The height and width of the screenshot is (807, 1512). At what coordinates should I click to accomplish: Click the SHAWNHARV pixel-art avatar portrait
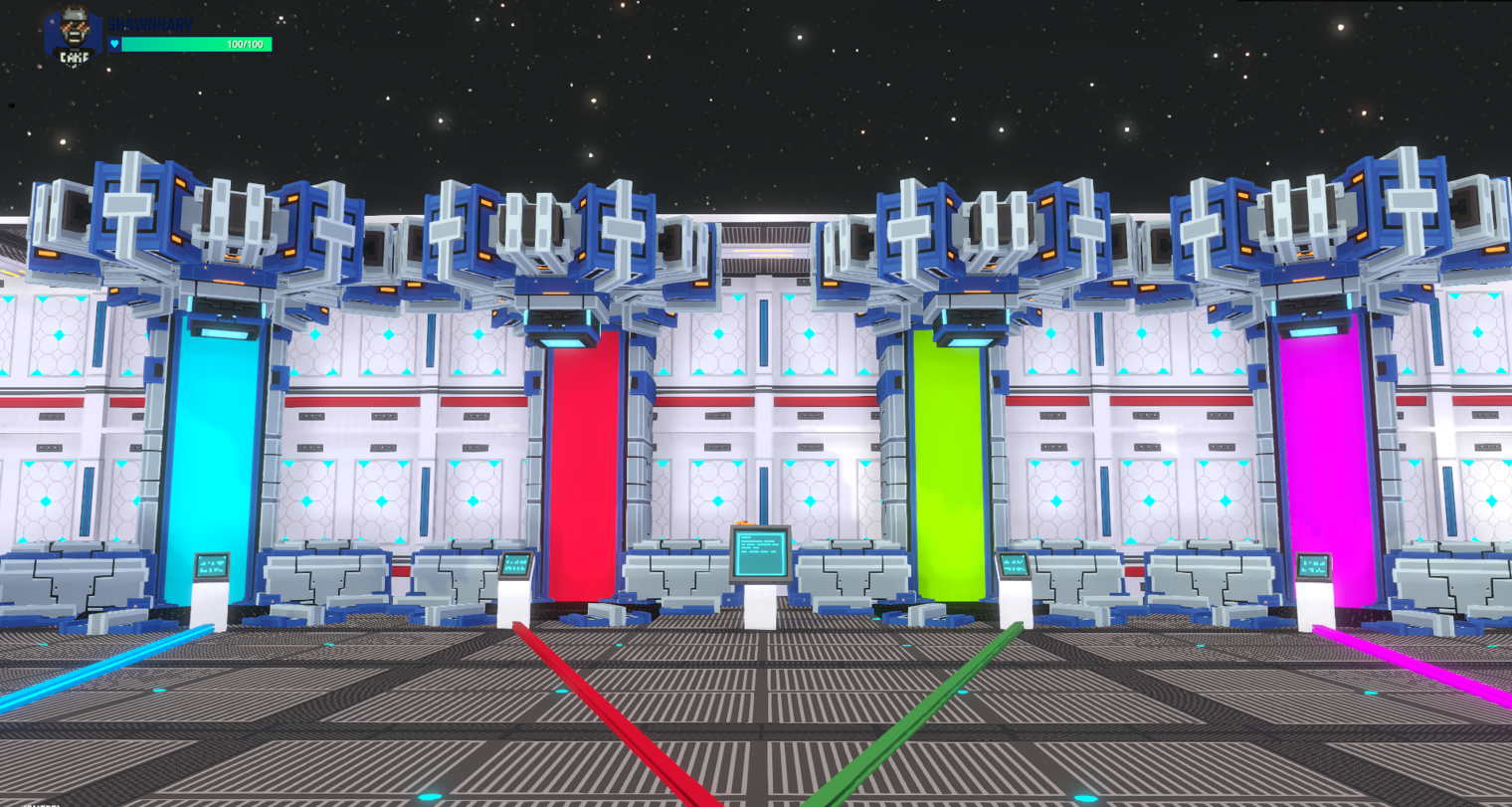tap(74, 32)
